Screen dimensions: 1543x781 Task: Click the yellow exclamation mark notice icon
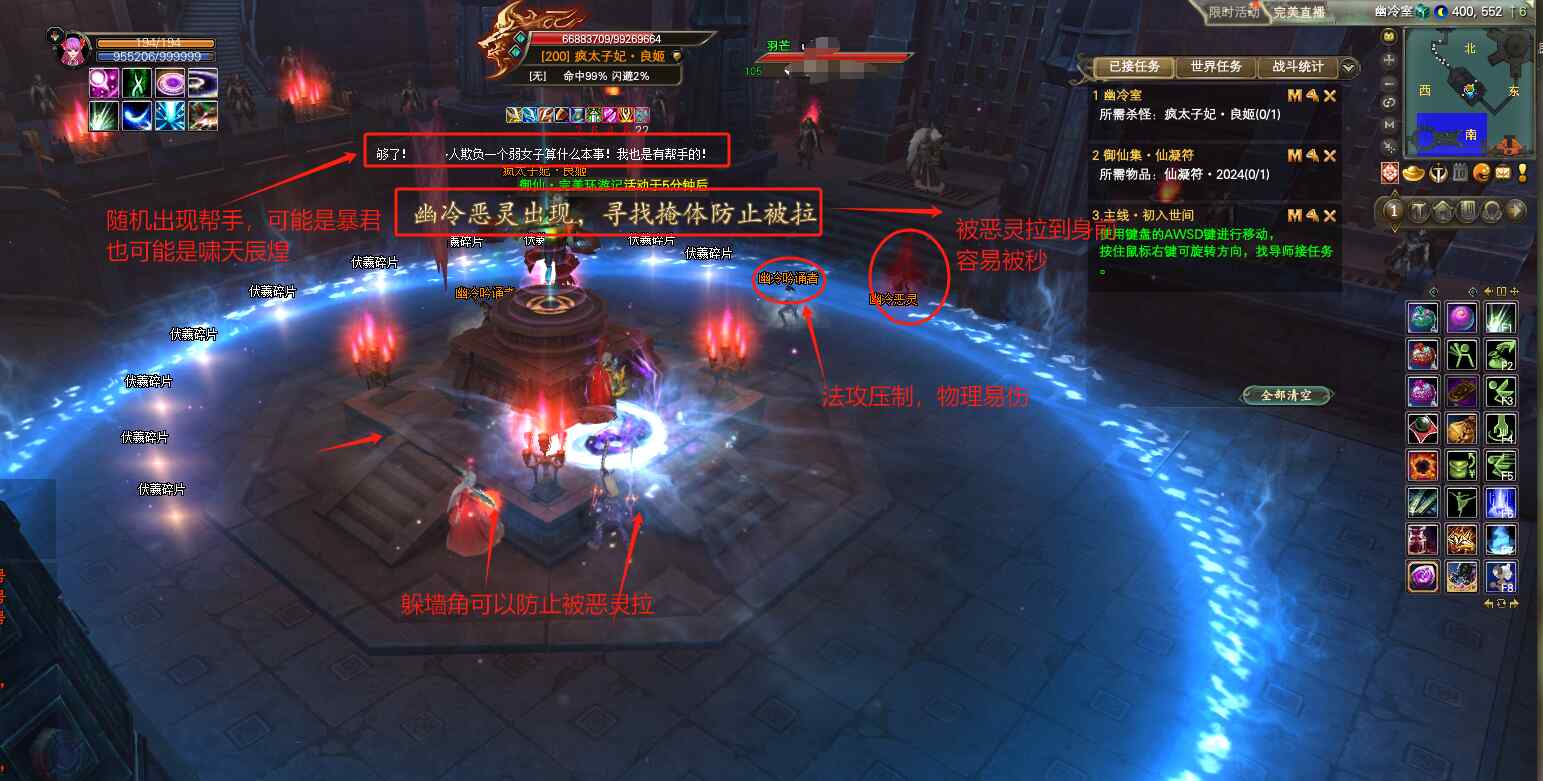point(1522,172)
